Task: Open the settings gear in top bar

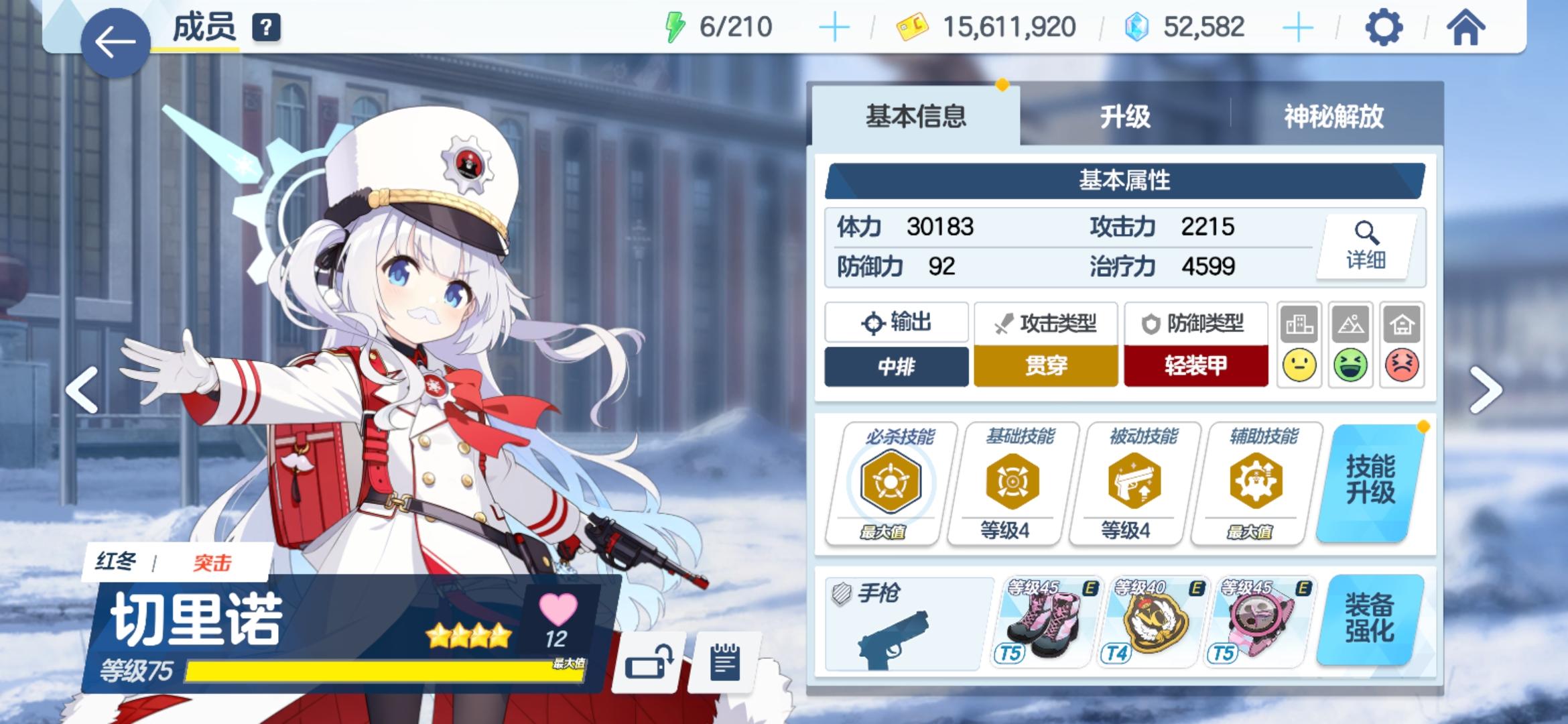Action: [x=1380, y=28]
